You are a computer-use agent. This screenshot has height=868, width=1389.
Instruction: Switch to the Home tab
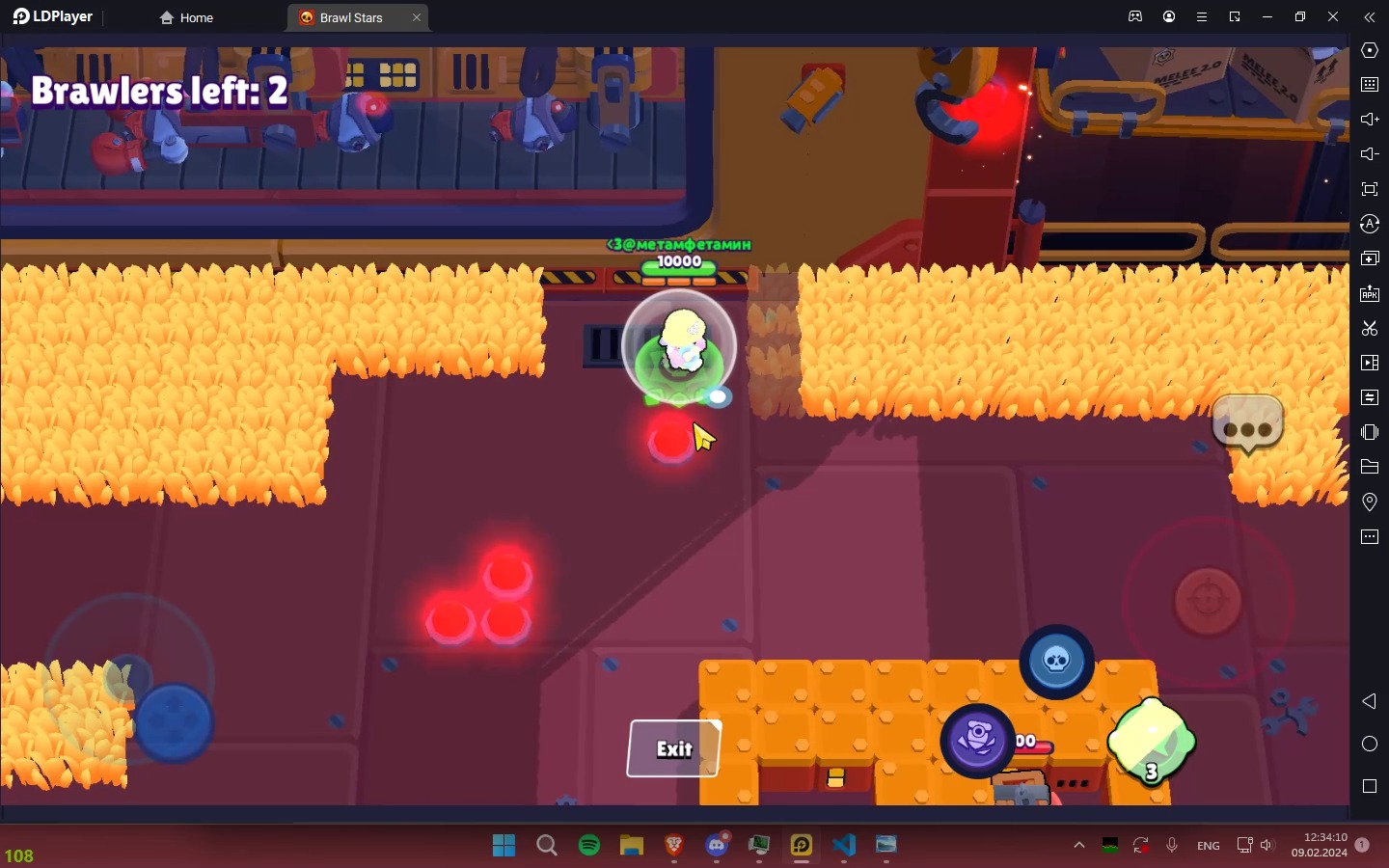(x=186, y=17)
